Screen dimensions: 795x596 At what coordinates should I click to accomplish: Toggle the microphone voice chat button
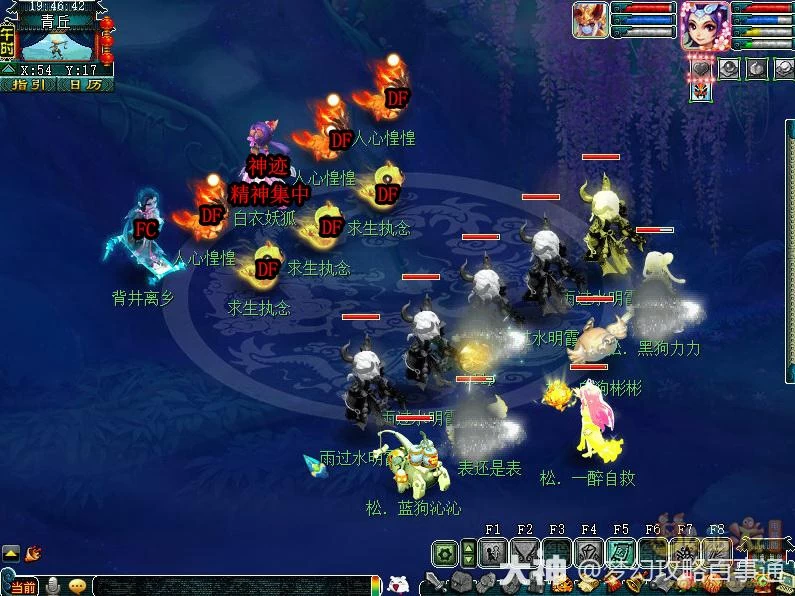coord(53,587)
